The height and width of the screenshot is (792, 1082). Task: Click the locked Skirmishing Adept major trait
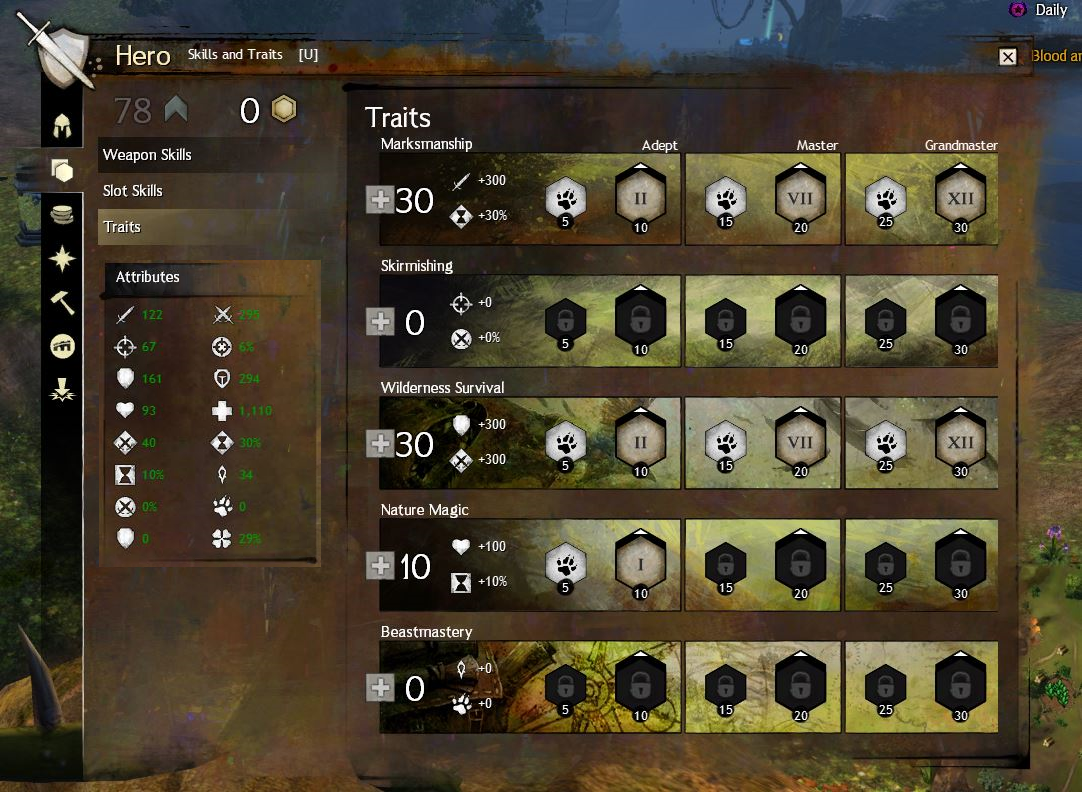641,320
